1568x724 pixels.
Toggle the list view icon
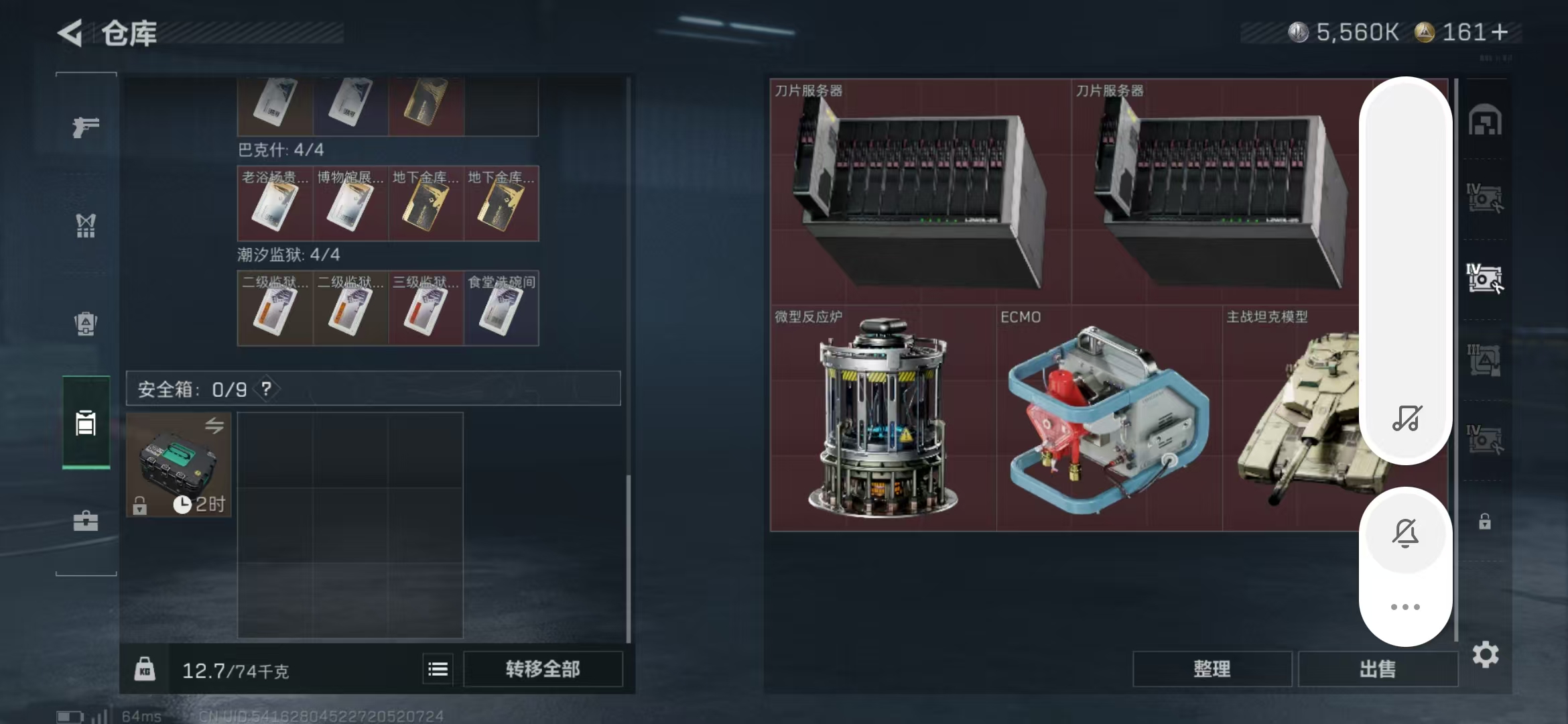[x=438, y=669]
